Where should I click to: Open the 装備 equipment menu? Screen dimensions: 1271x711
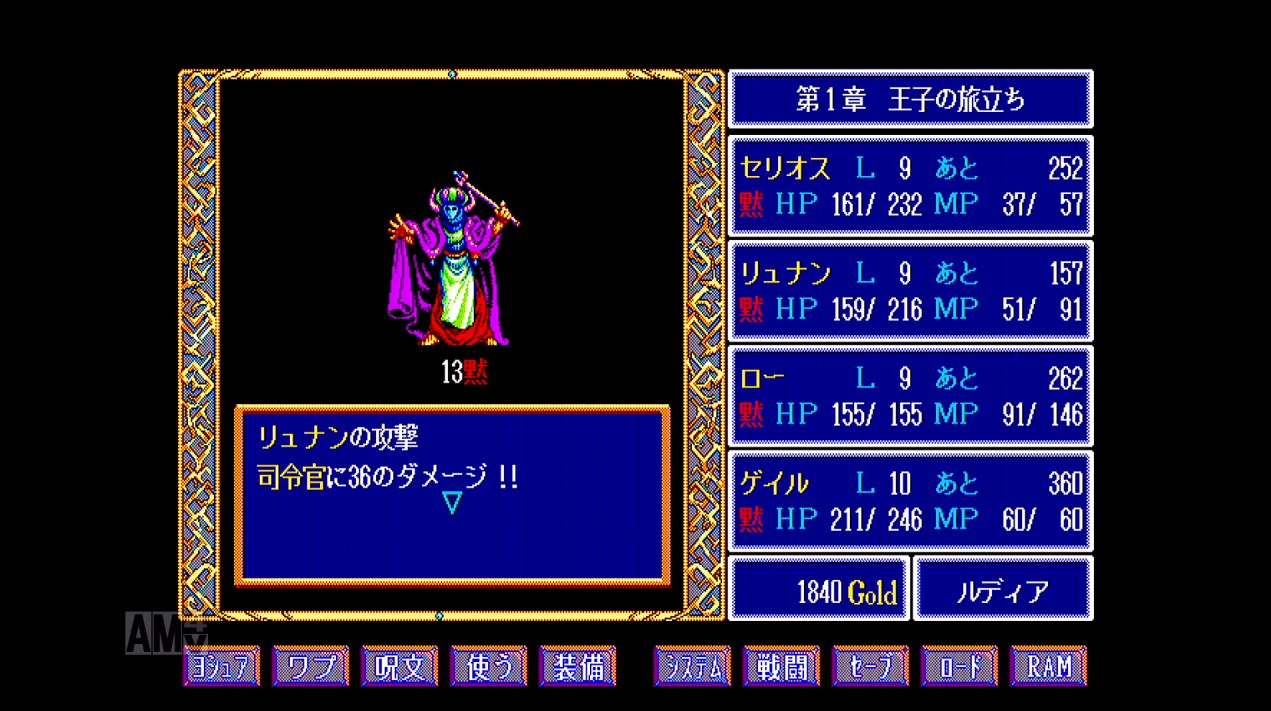click(577, 666)
